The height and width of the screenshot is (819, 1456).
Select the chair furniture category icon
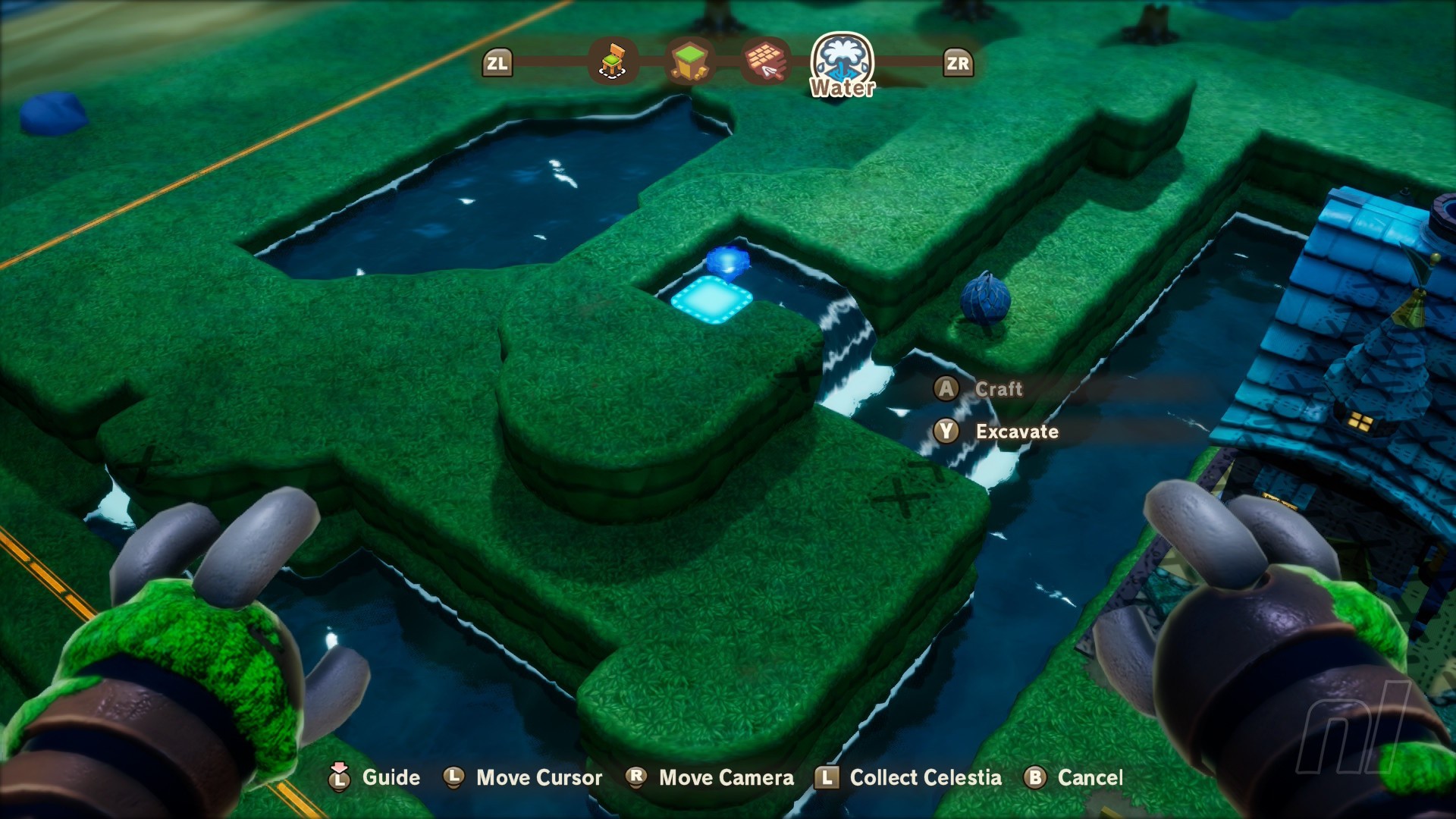coord(613,61)
